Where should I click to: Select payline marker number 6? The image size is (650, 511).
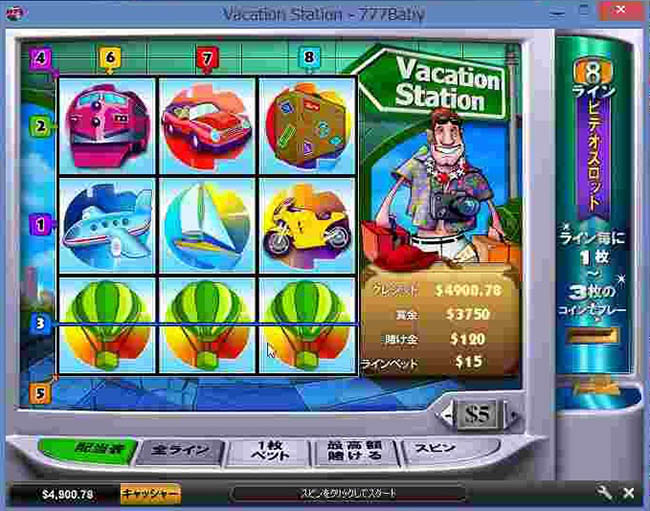point(110,58)
